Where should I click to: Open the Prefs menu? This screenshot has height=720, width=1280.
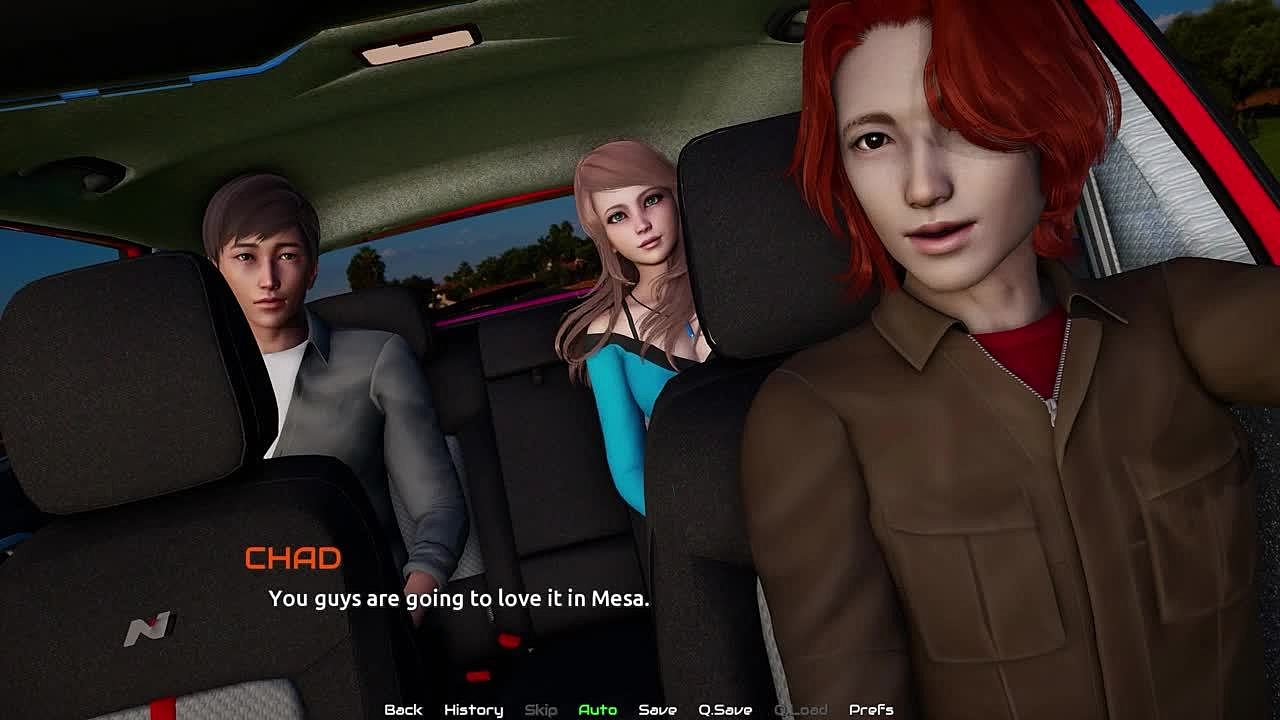click(870, 709)
